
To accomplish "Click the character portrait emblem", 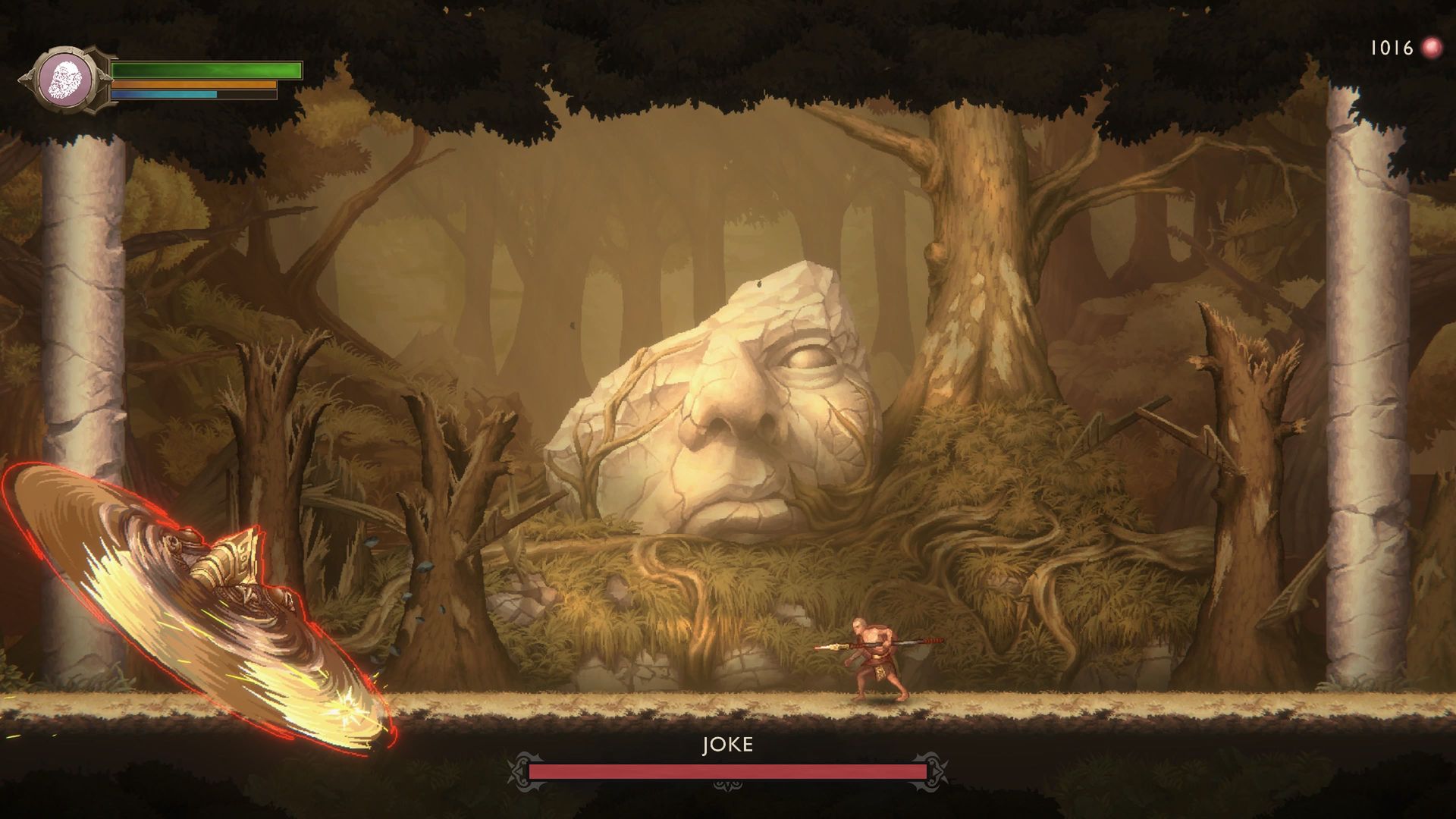I will tap(66, 80).
